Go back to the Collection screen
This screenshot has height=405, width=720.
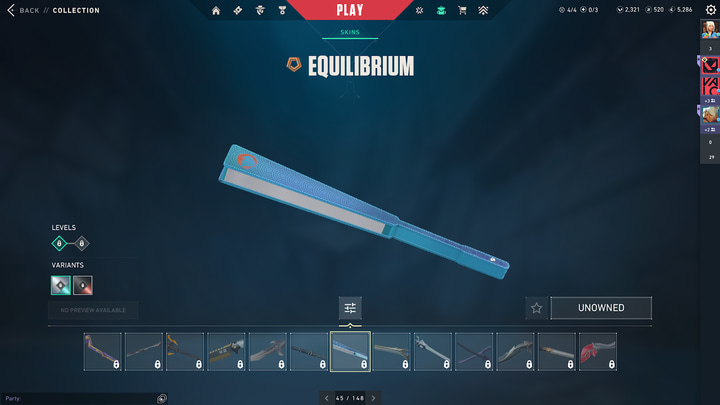point(28,10)
